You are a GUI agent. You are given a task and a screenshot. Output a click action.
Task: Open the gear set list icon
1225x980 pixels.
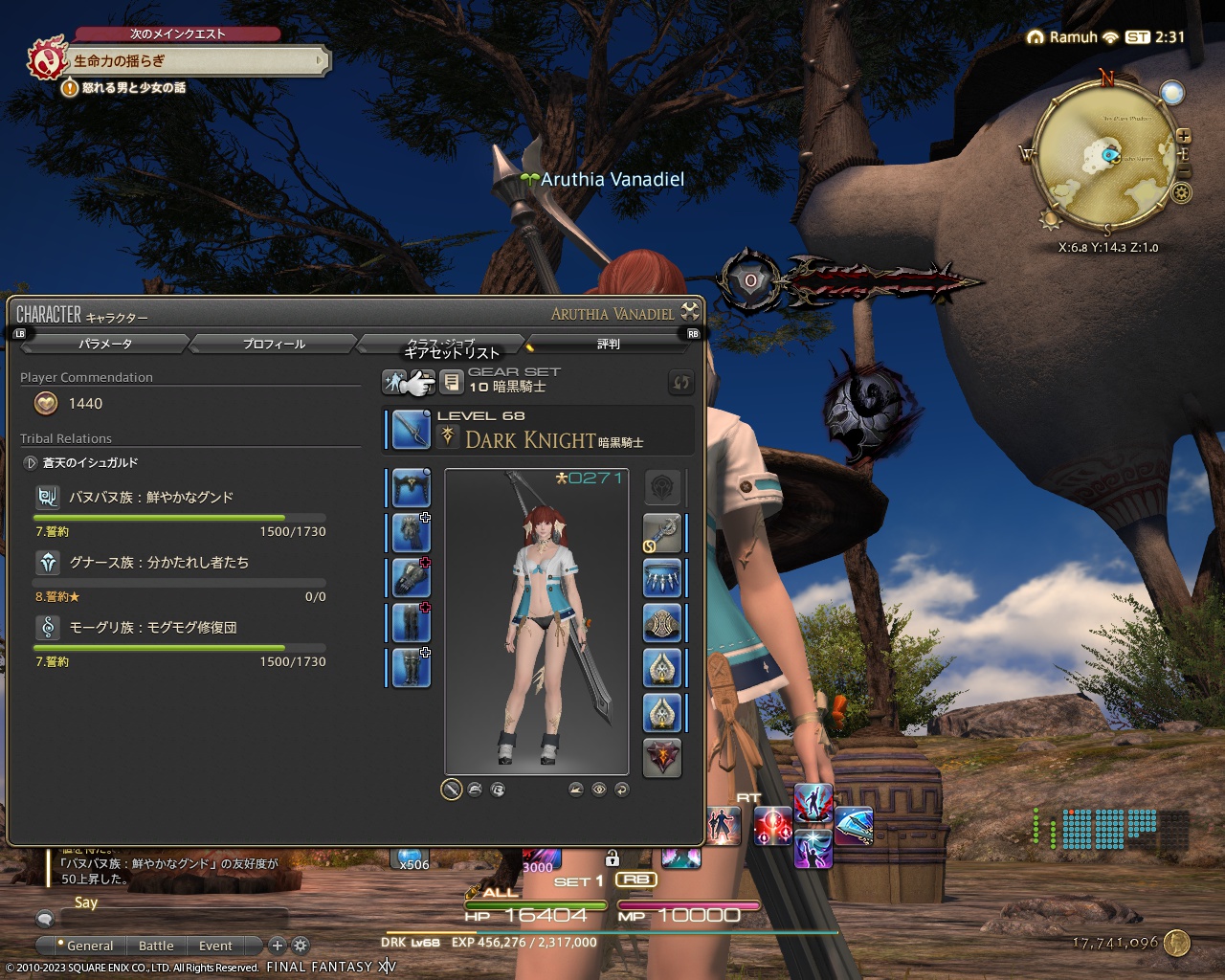[x=452, y=381]
